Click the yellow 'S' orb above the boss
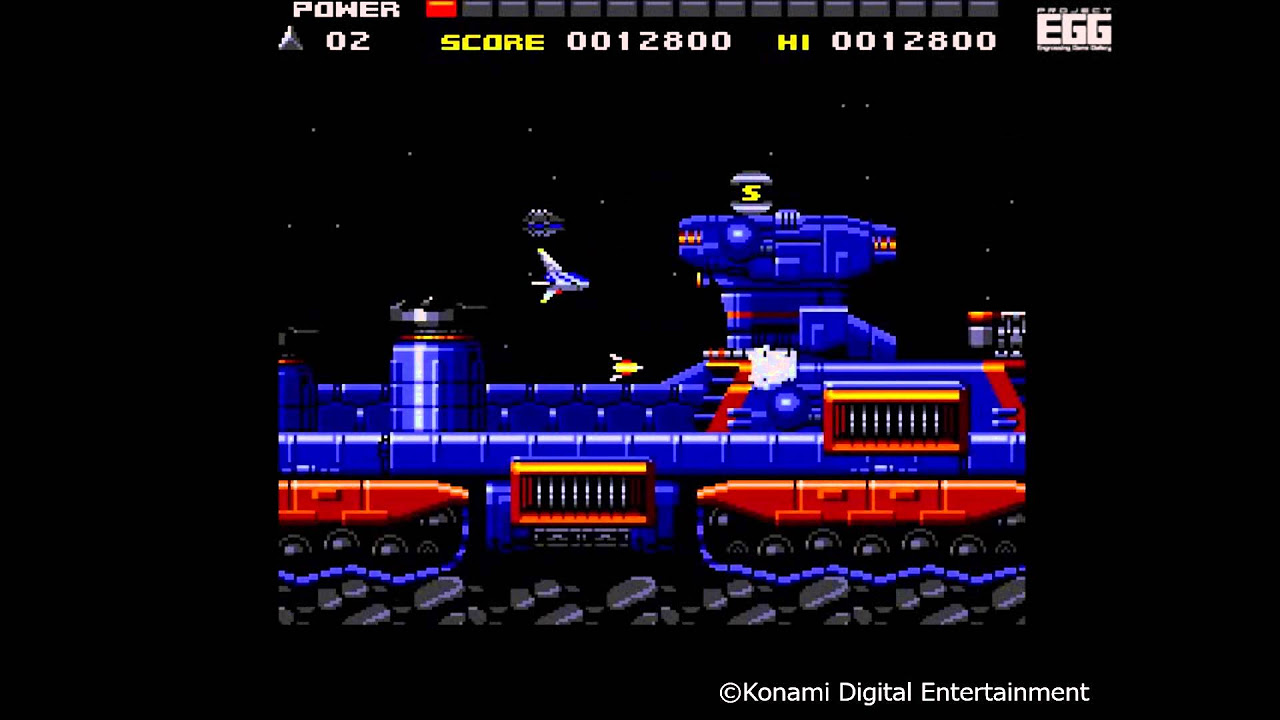Image resolution: width=1280 pixels, height=720 pixels. [x=751, y=190]
